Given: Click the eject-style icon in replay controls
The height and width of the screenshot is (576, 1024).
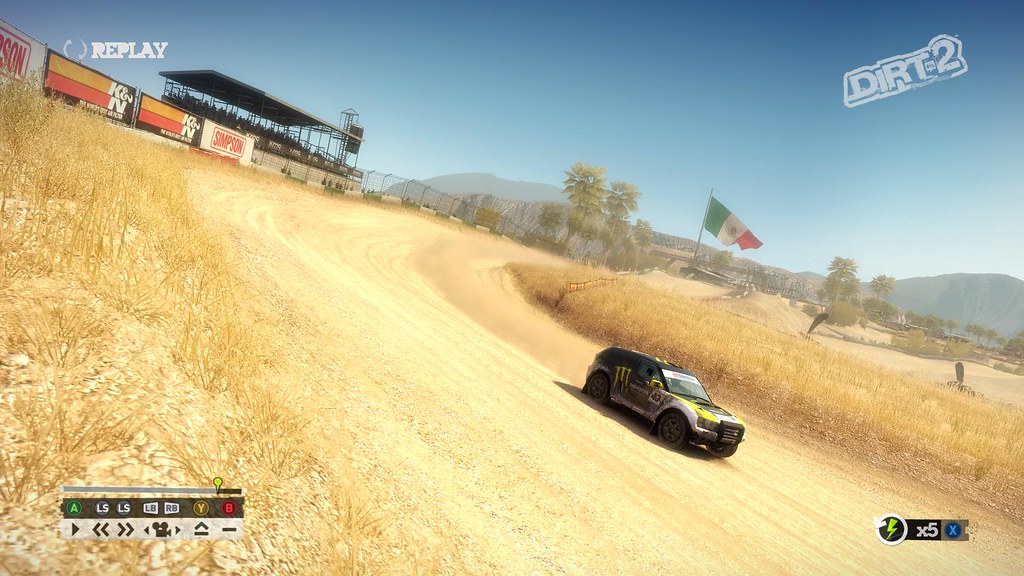Looking at the screenshot, I should pos(201,529).
